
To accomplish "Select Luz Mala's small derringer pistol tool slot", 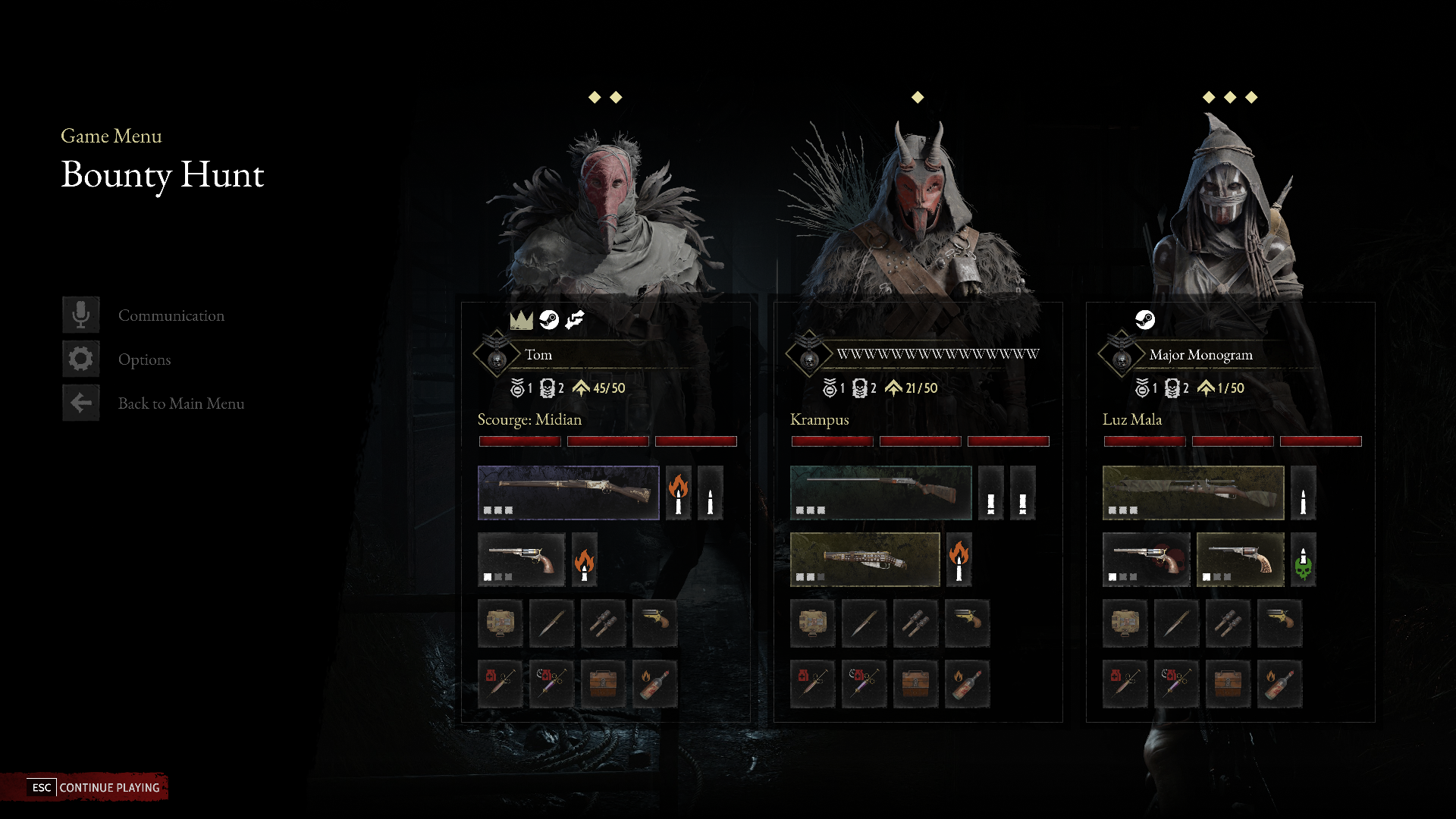I will click(1279, 623).
